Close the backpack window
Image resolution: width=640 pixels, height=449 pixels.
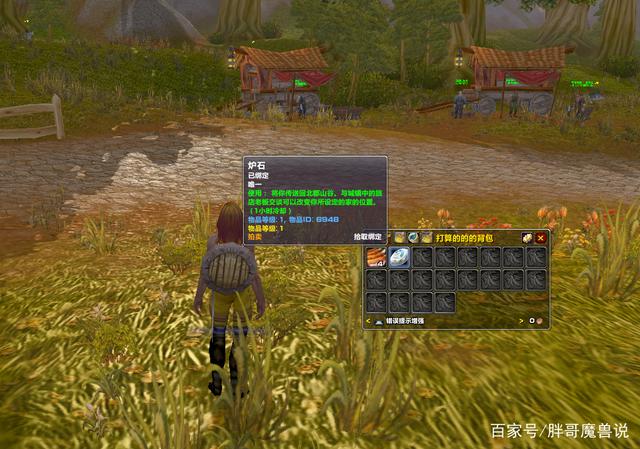541,238
